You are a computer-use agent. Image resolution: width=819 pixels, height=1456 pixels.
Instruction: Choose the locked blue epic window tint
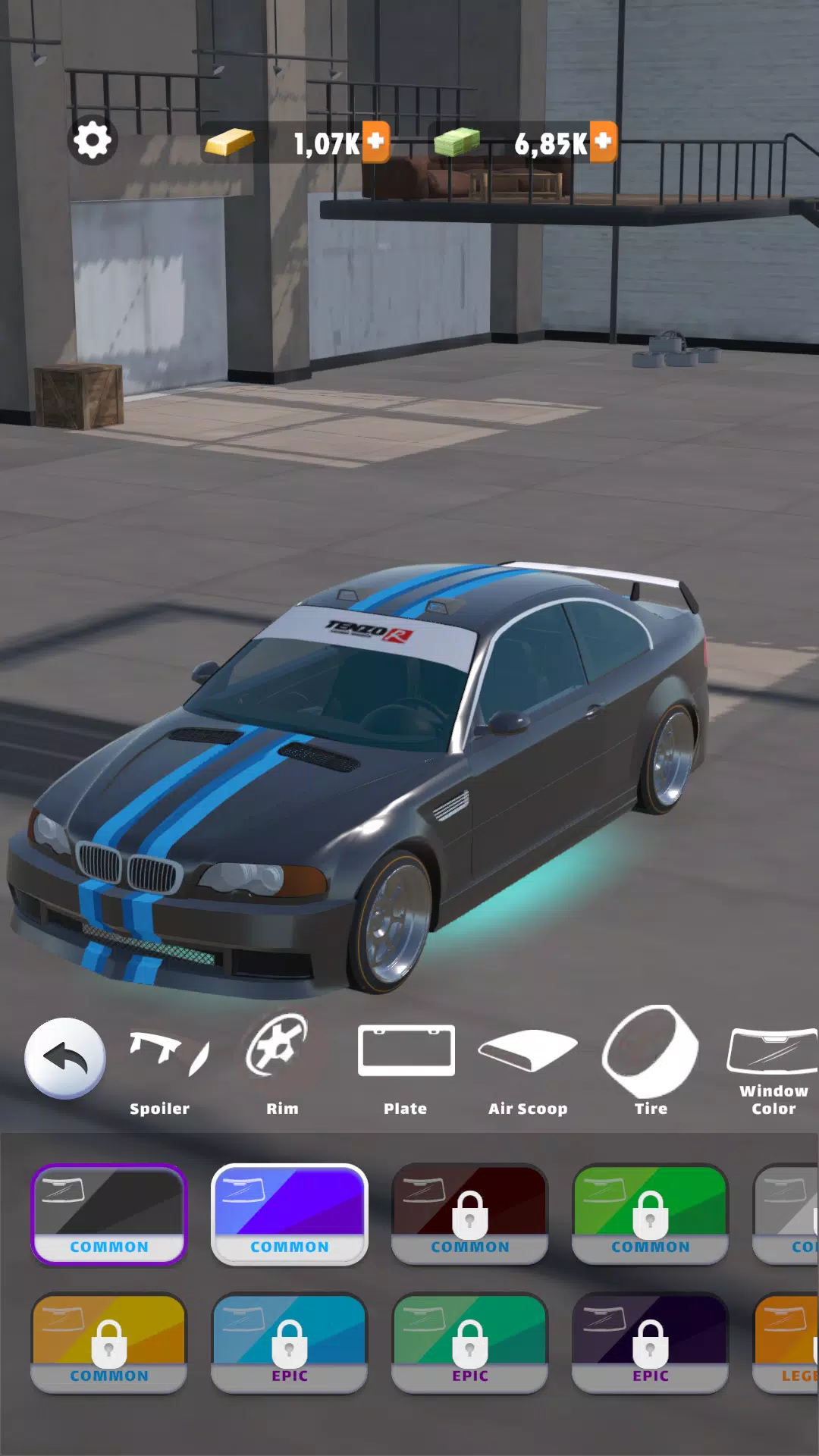[290, 1343]
